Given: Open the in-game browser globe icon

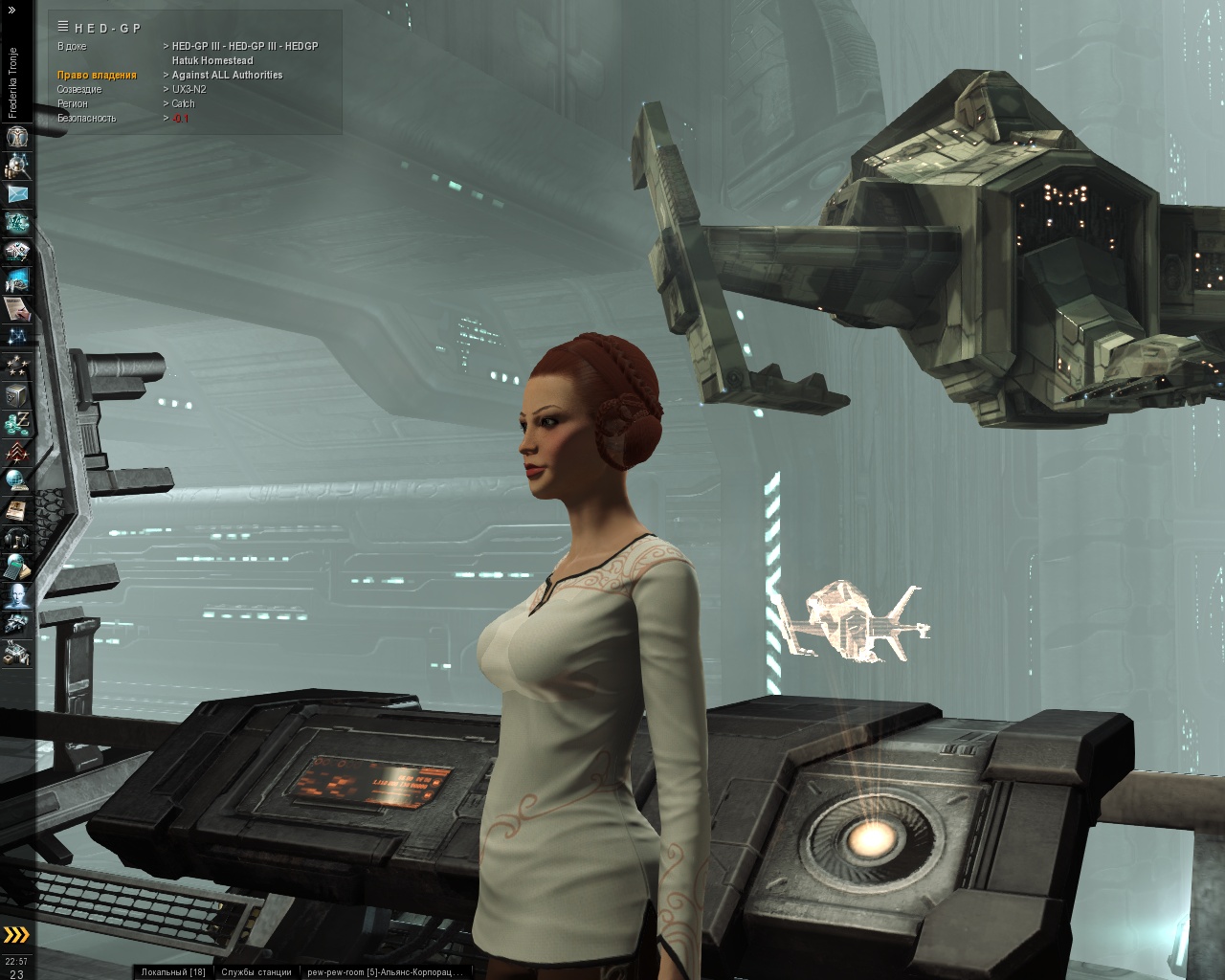Looking at the screenshot, I should (x=16, y=480).
